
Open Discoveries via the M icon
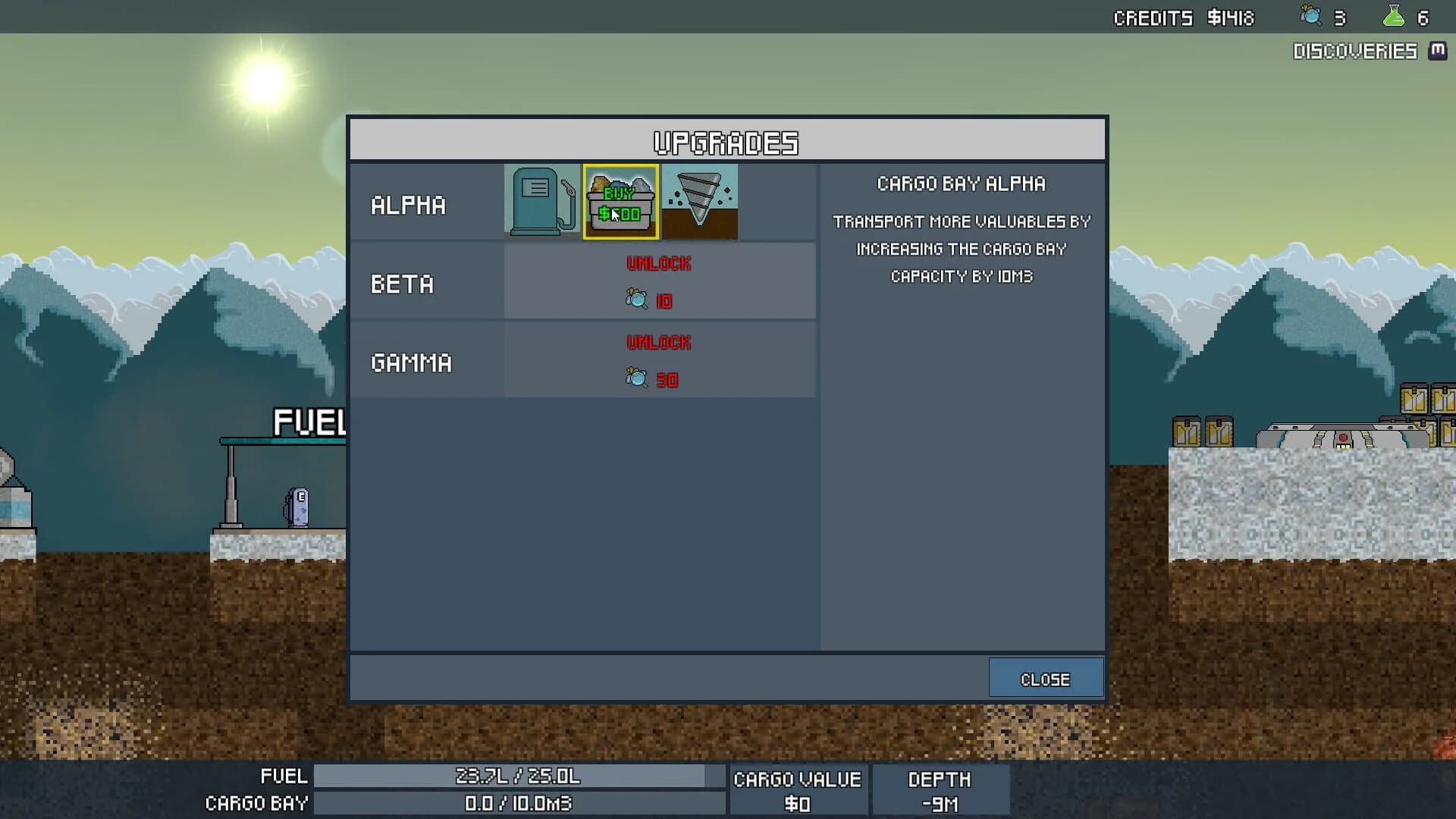1437,52
